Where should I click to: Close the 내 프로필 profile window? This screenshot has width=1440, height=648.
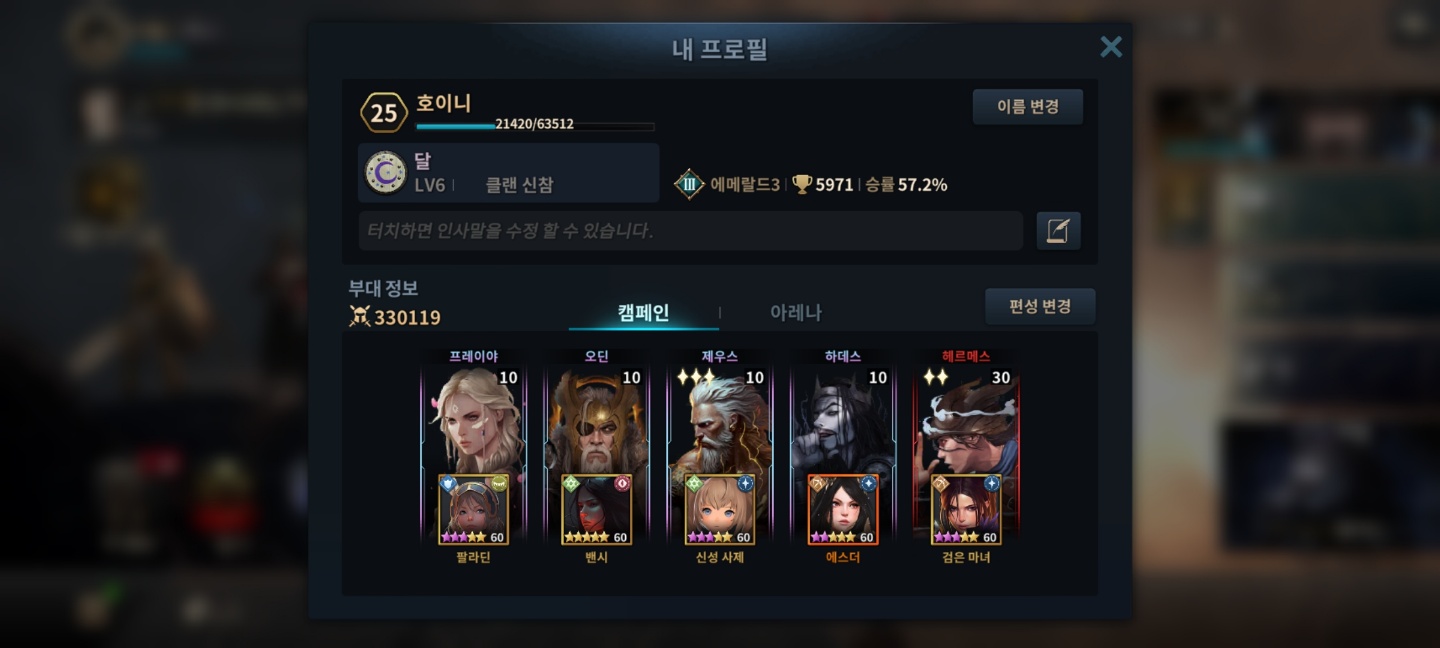point(1110,47)
